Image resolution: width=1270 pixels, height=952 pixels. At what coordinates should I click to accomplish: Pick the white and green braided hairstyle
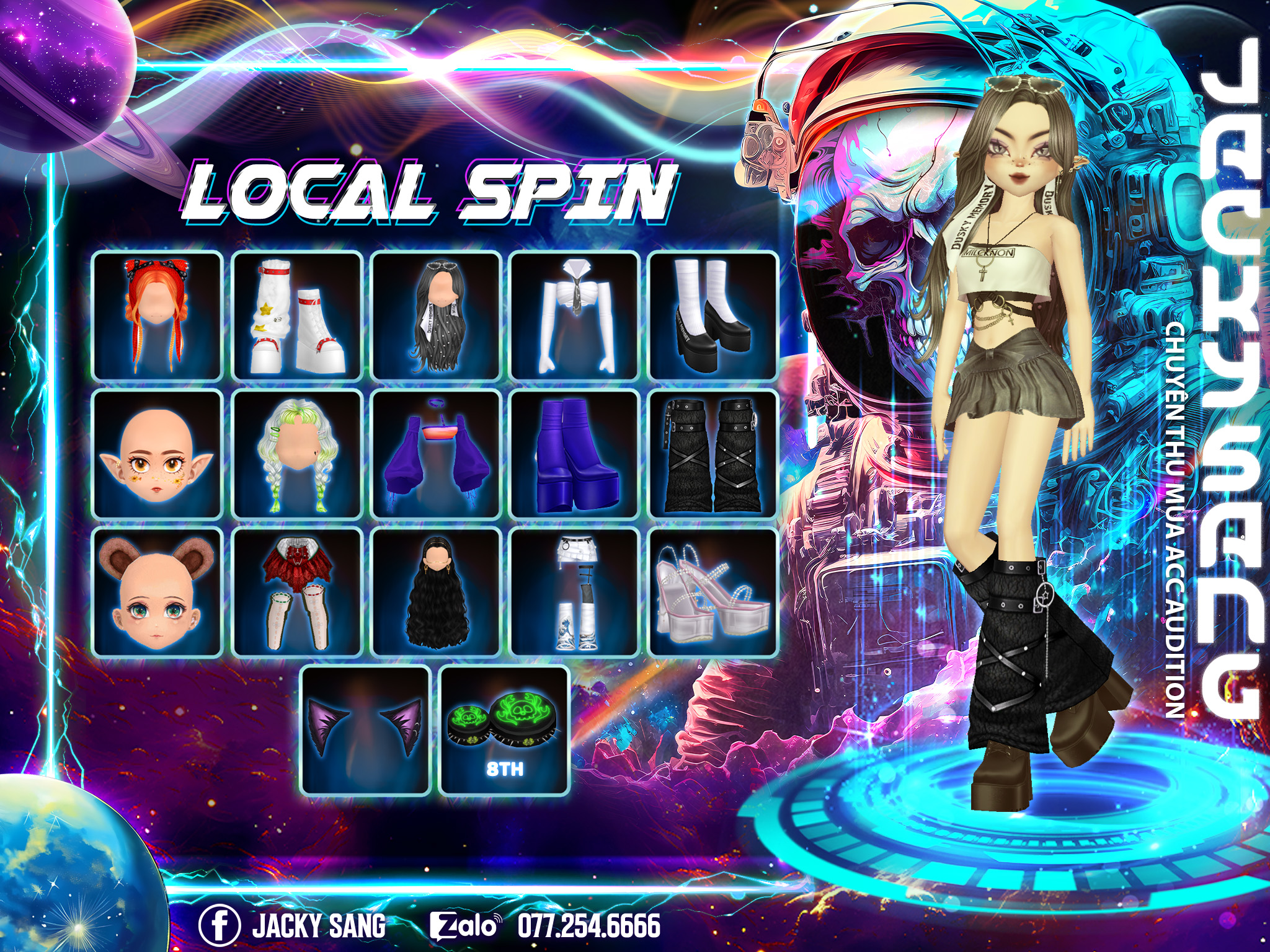[297, 454]
